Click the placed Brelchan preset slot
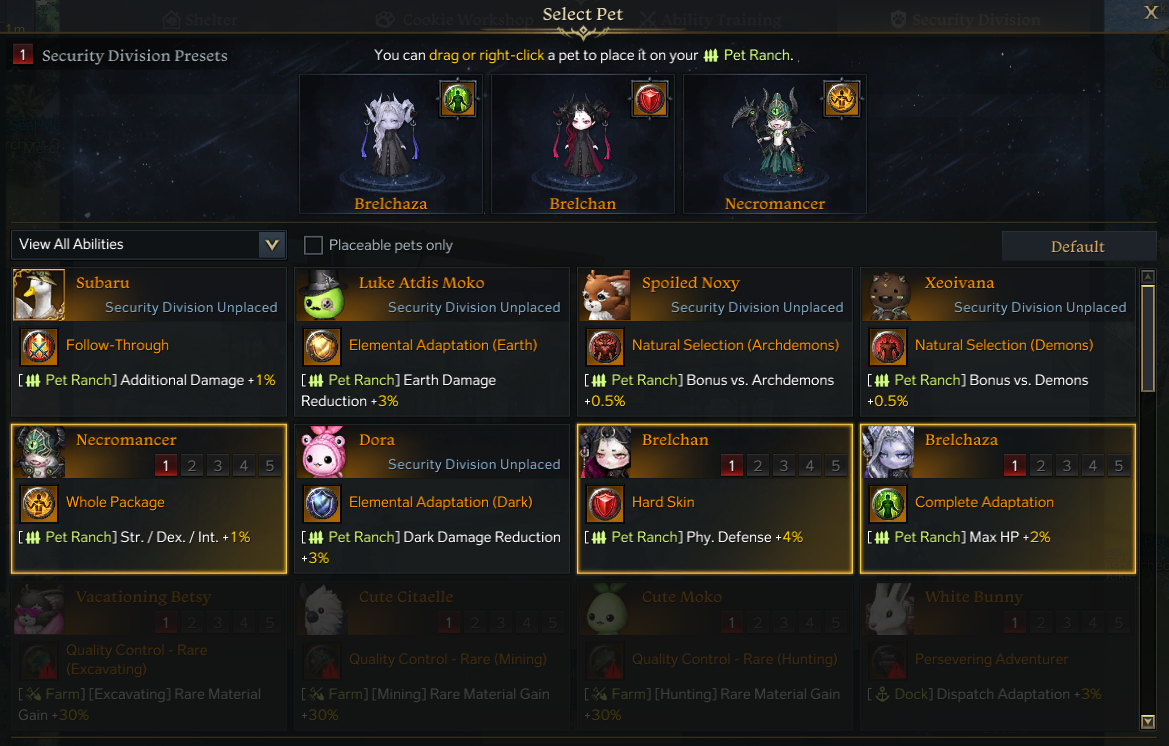The image size is (1169, 746). point(583,143)
